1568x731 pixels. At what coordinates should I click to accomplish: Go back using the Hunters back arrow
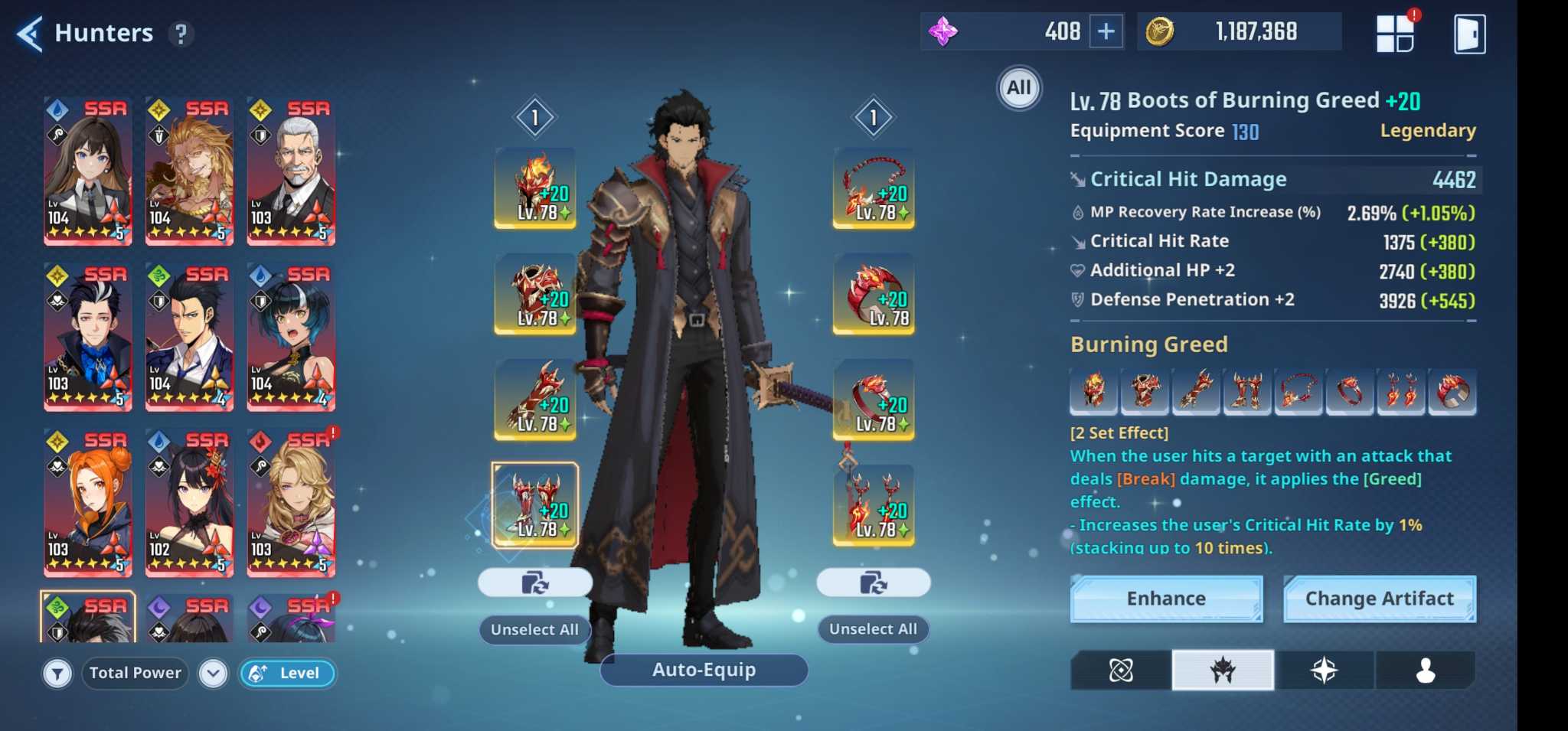point(29,34)
